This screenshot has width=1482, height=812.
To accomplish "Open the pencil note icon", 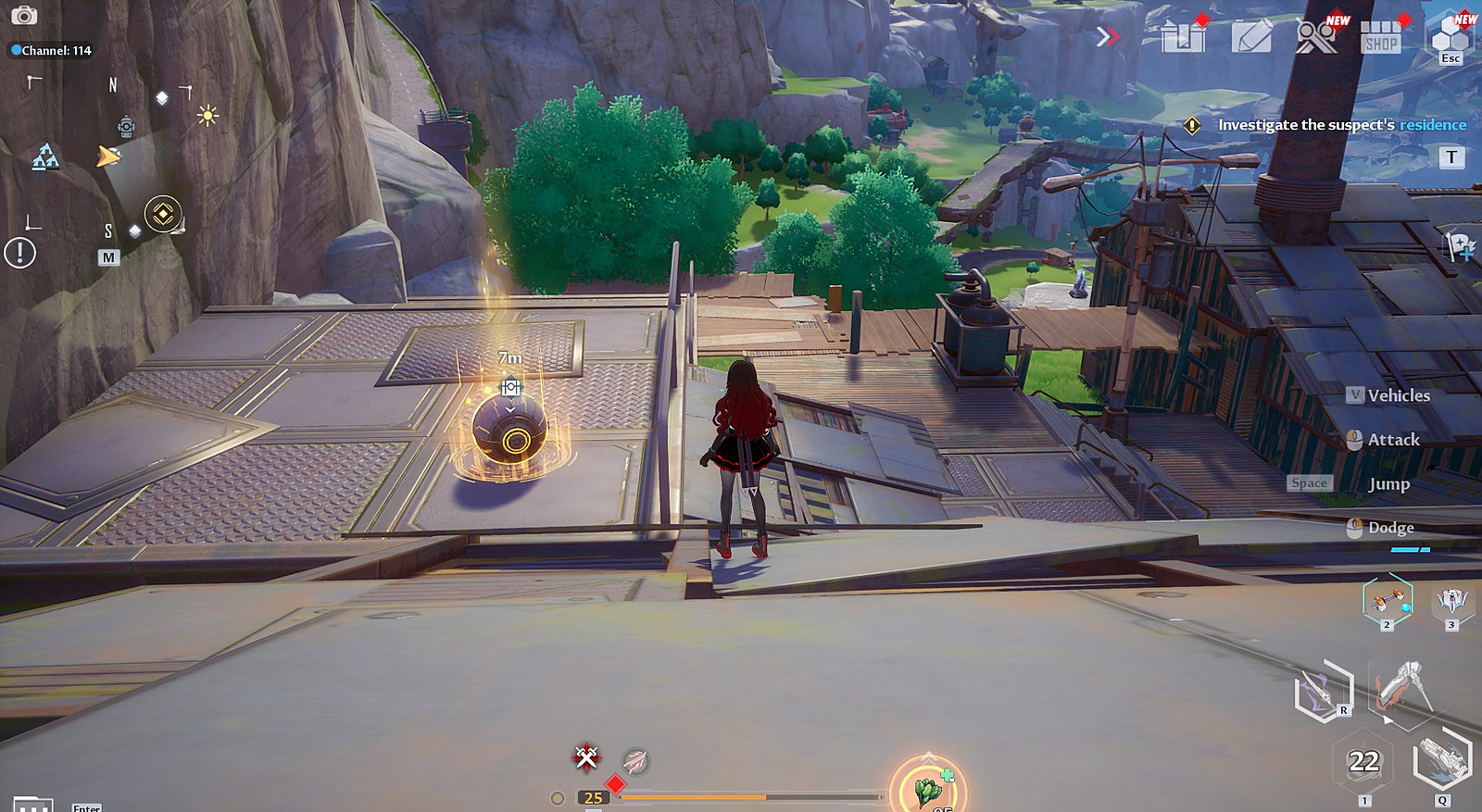I will [1251, 37].
